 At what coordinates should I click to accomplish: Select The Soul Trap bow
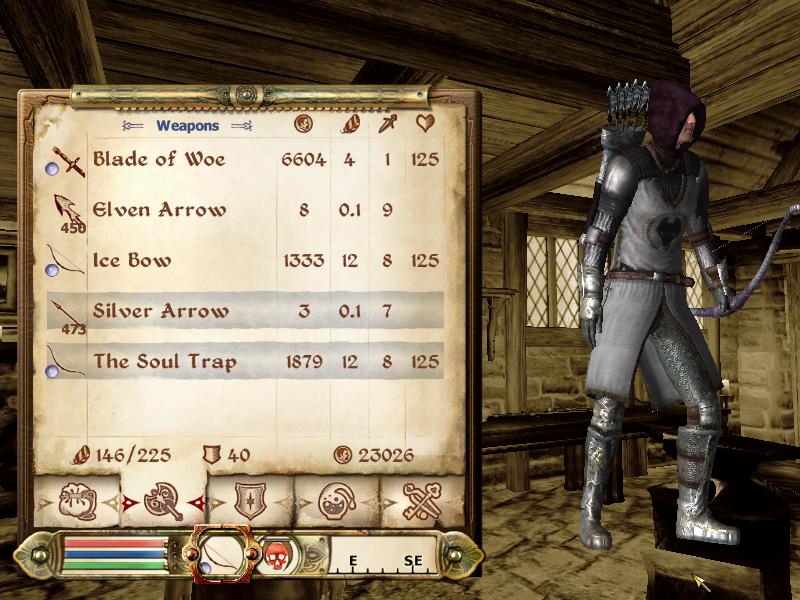[165, 361]
